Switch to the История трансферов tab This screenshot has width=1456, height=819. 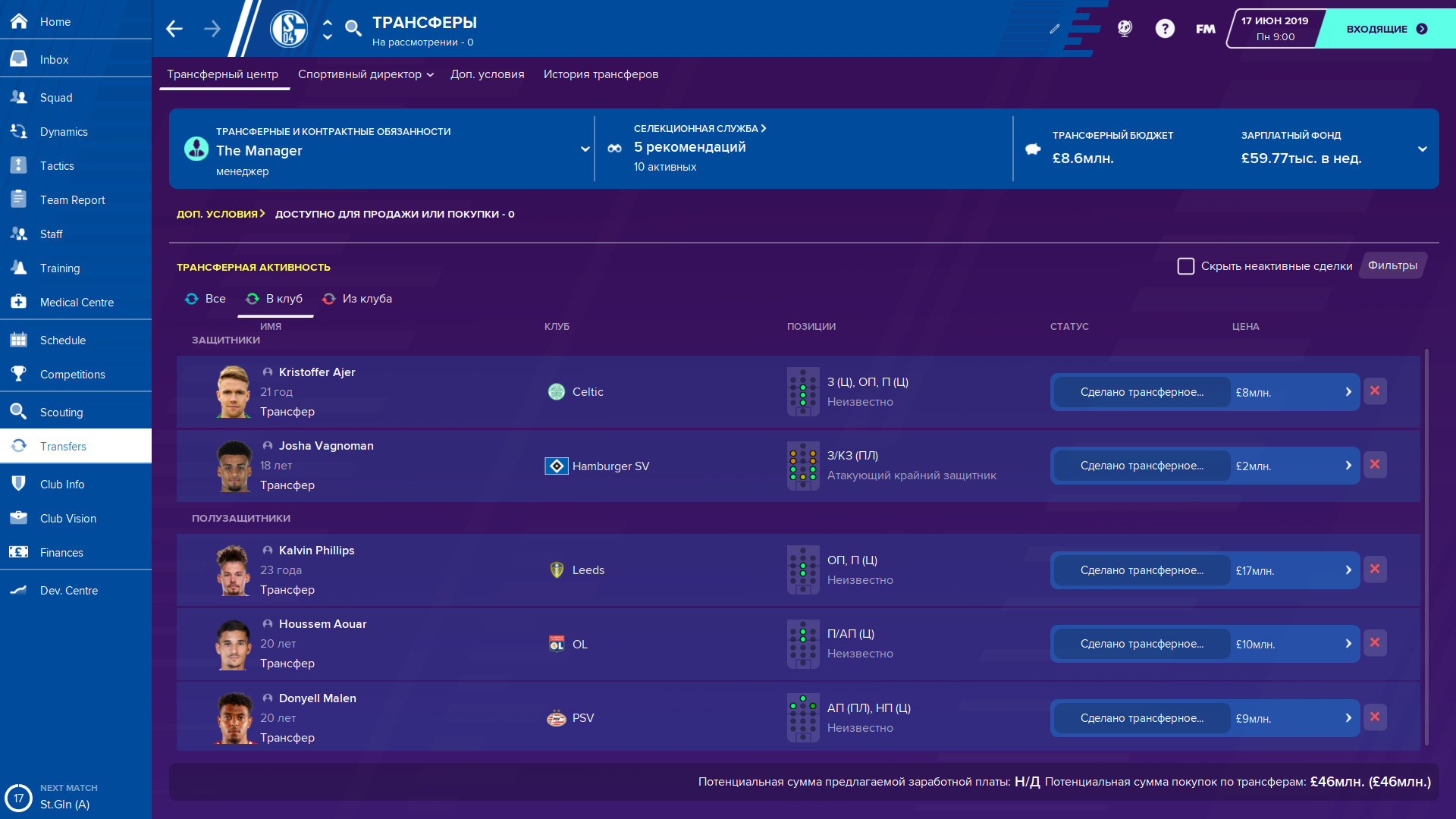600,74
